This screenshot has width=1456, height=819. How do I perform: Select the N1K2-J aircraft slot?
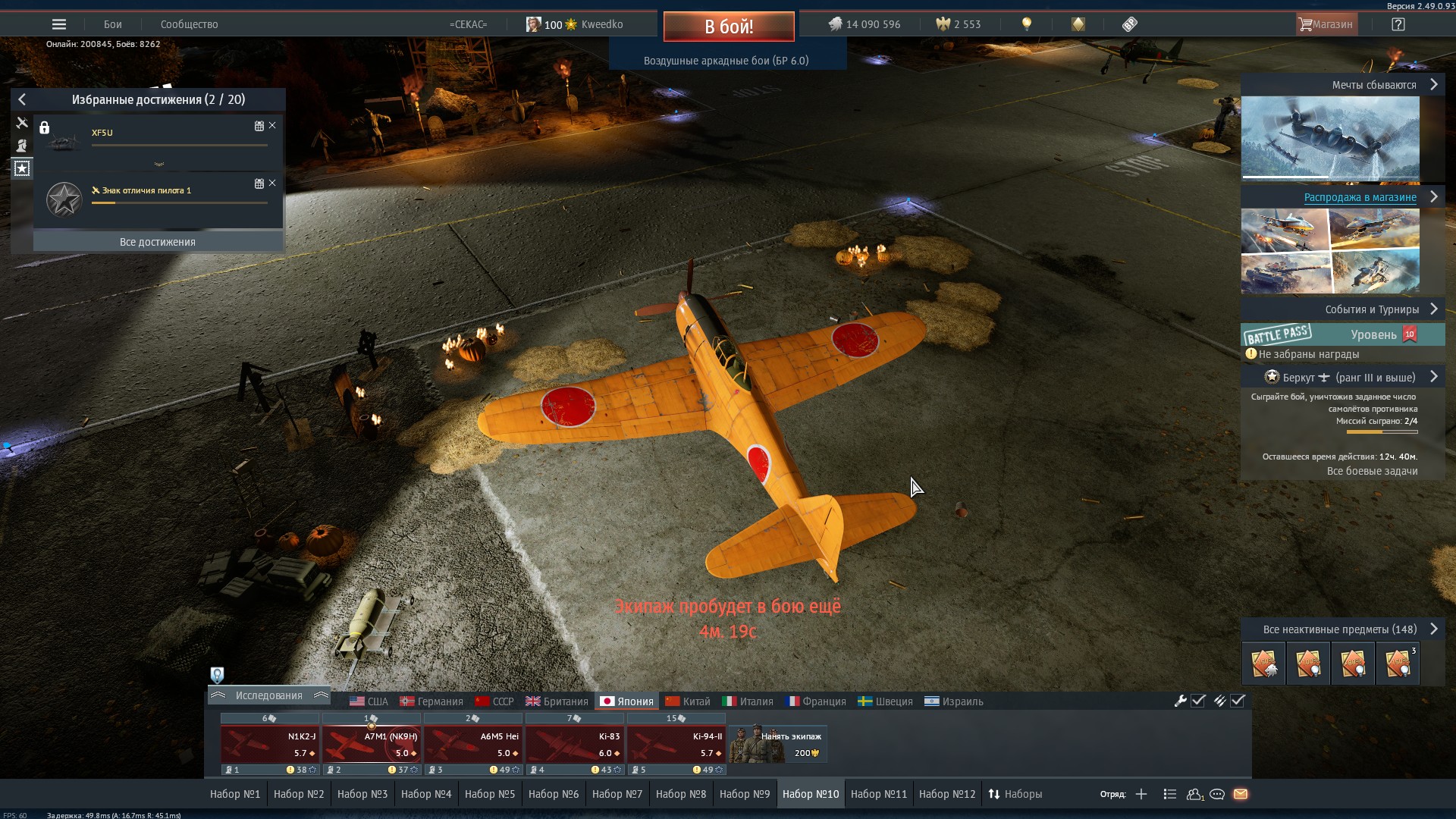point(269,744)
